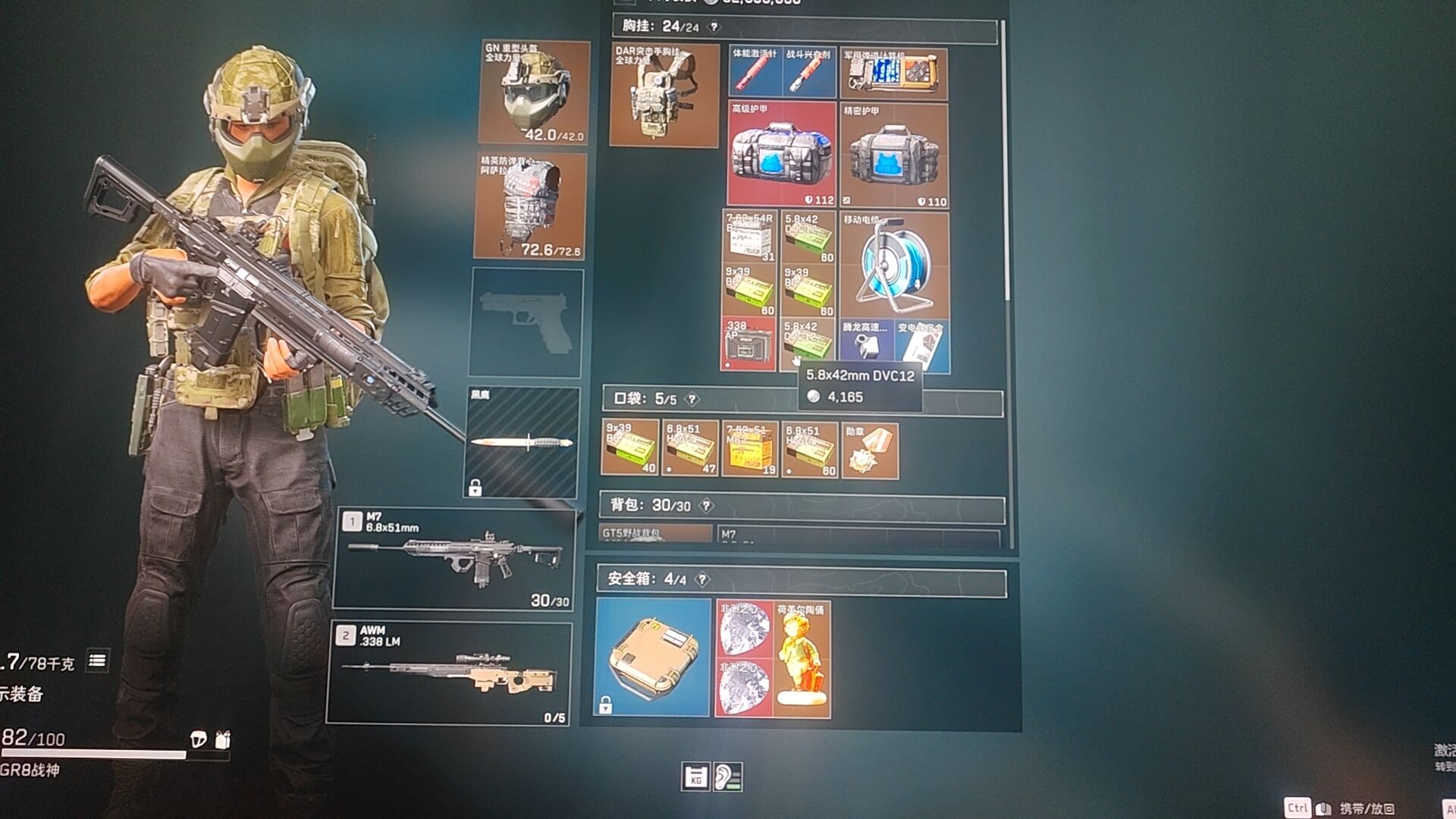Select the 7.62x54R ammo stack of 31
Screen dimensions: 1456x819
point(749,237)
